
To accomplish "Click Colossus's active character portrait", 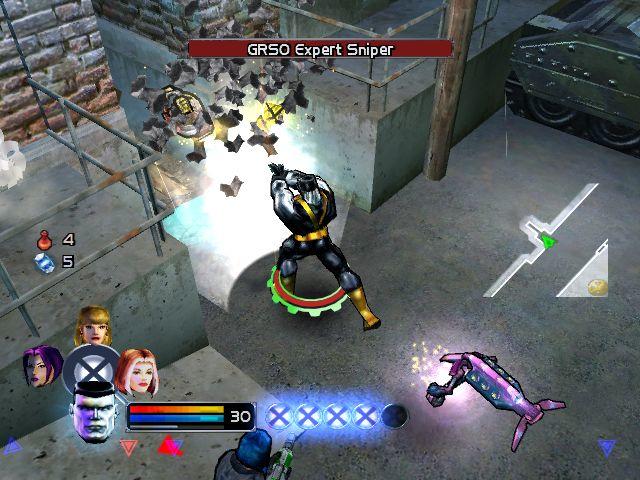I will 91,413.
